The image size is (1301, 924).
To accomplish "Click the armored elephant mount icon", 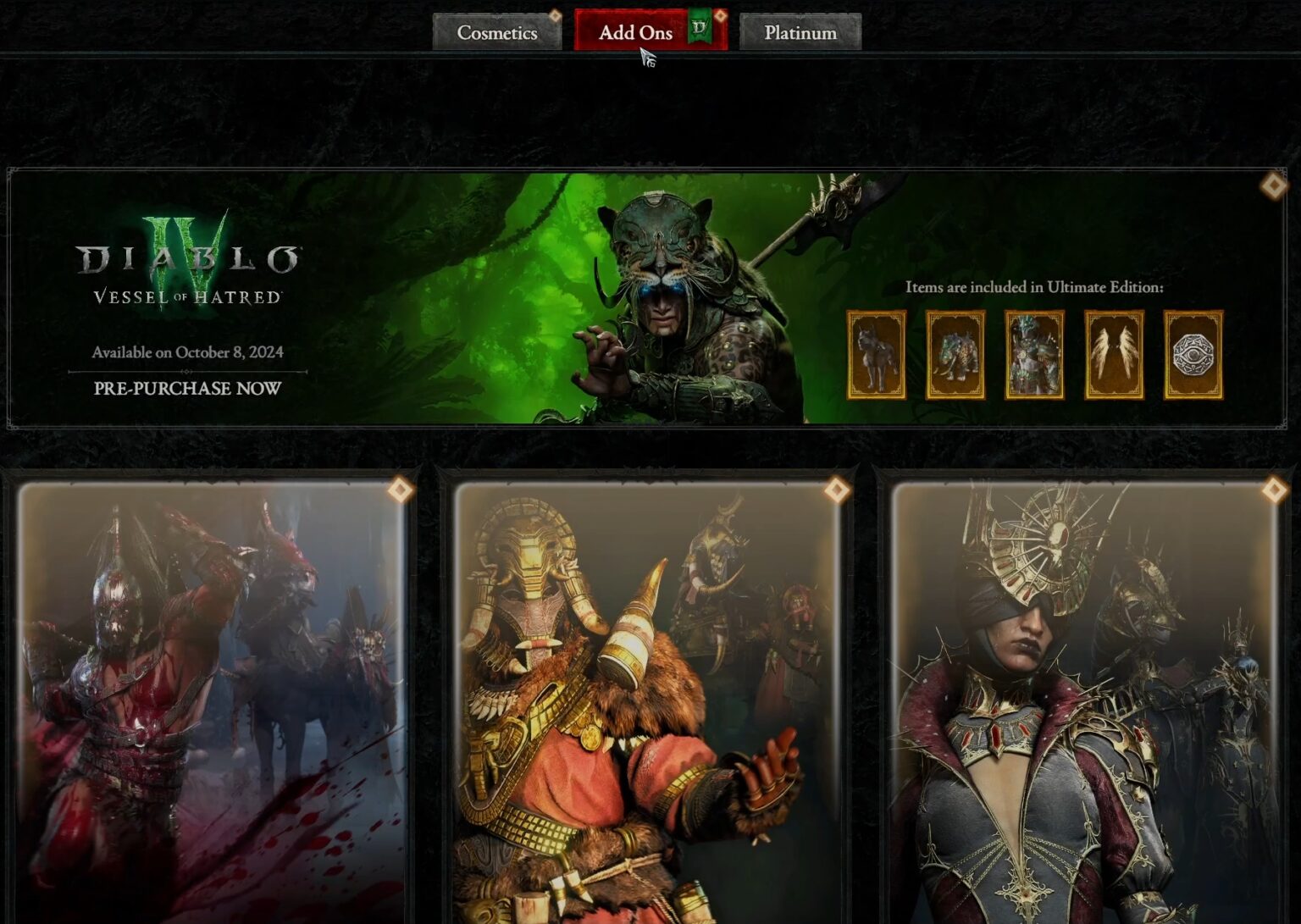I will pos(955,356).
